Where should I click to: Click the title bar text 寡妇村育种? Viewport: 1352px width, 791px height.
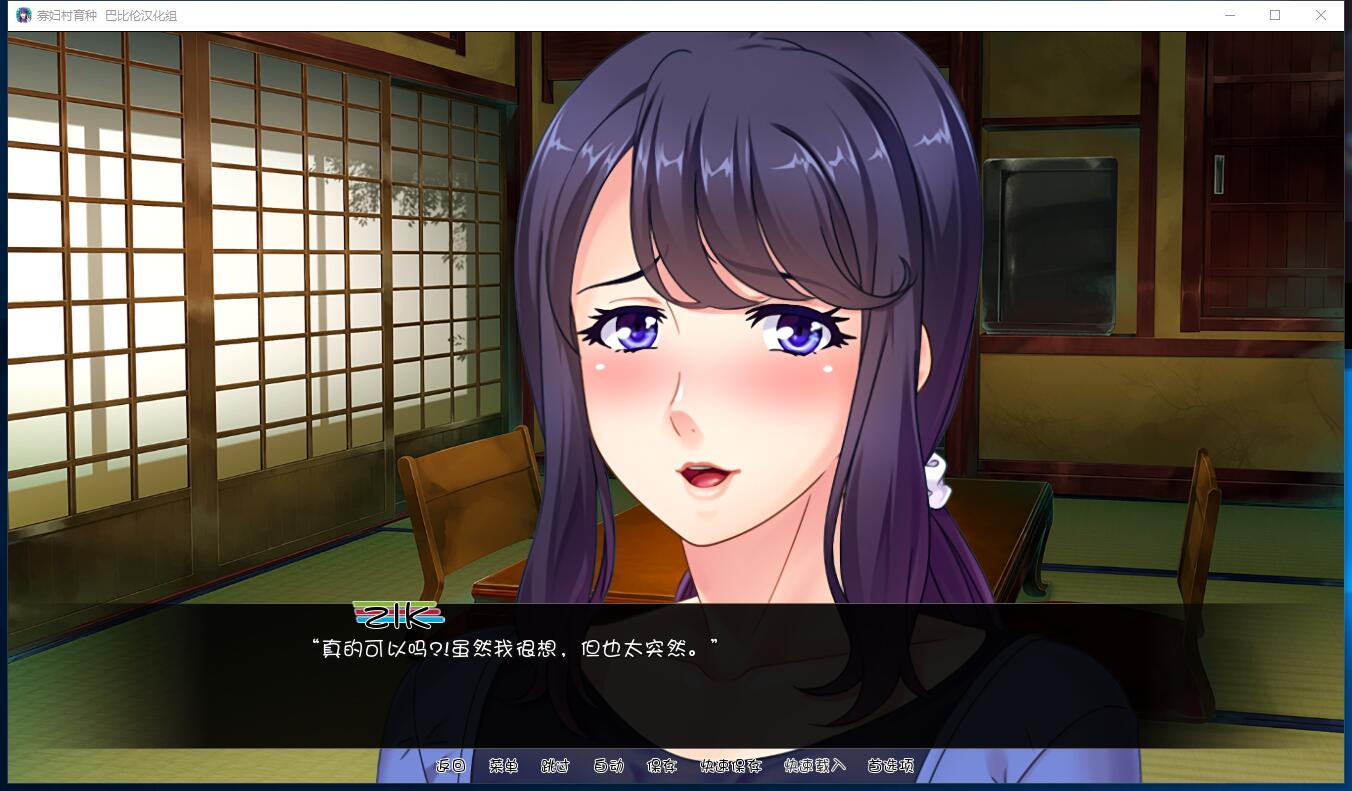(65, 15)
